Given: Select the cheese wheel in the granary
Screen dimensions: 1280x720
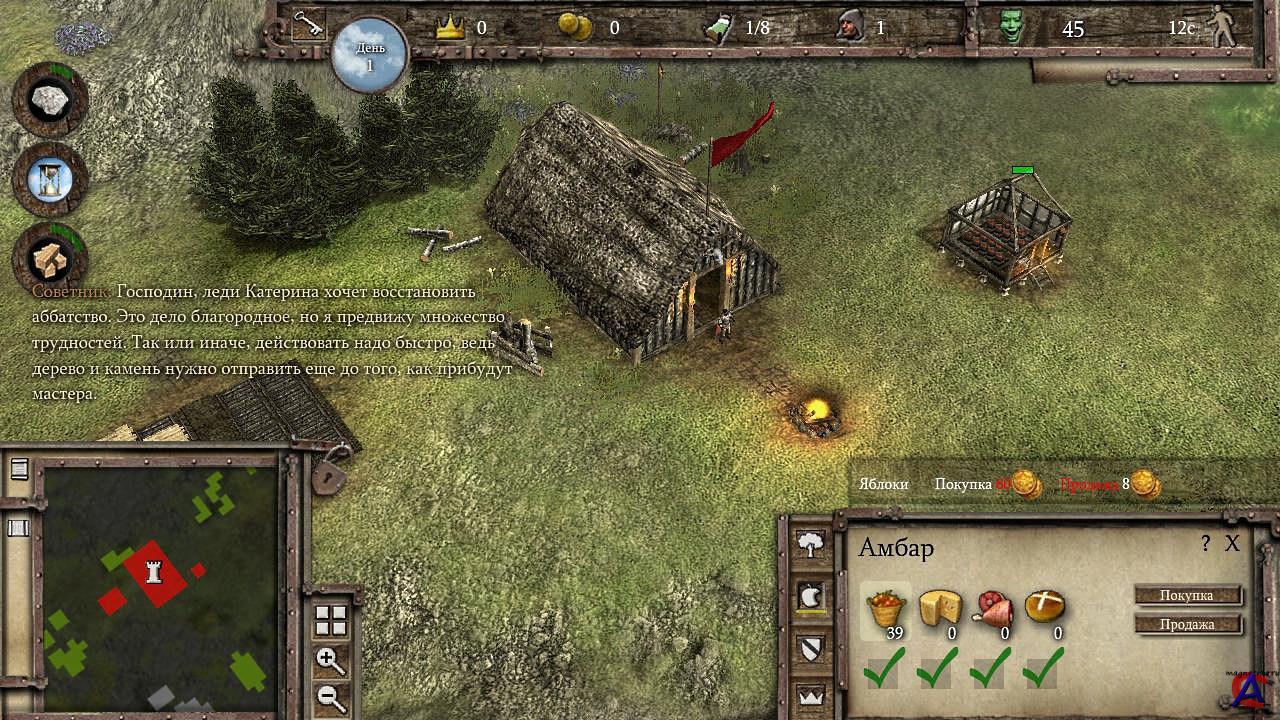Looking at the screenshot, I should [x=939, y=608].
